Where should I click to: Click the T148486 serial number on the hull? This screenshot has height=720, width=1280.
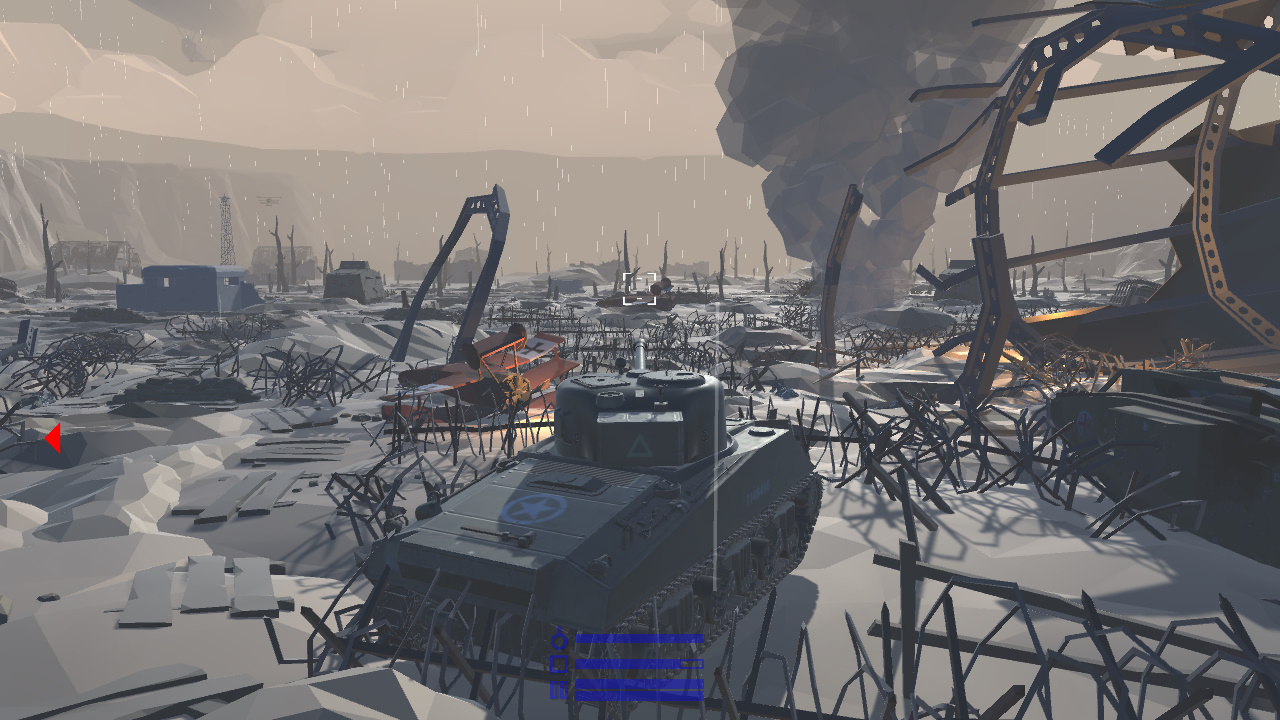[x=758, y=490]
